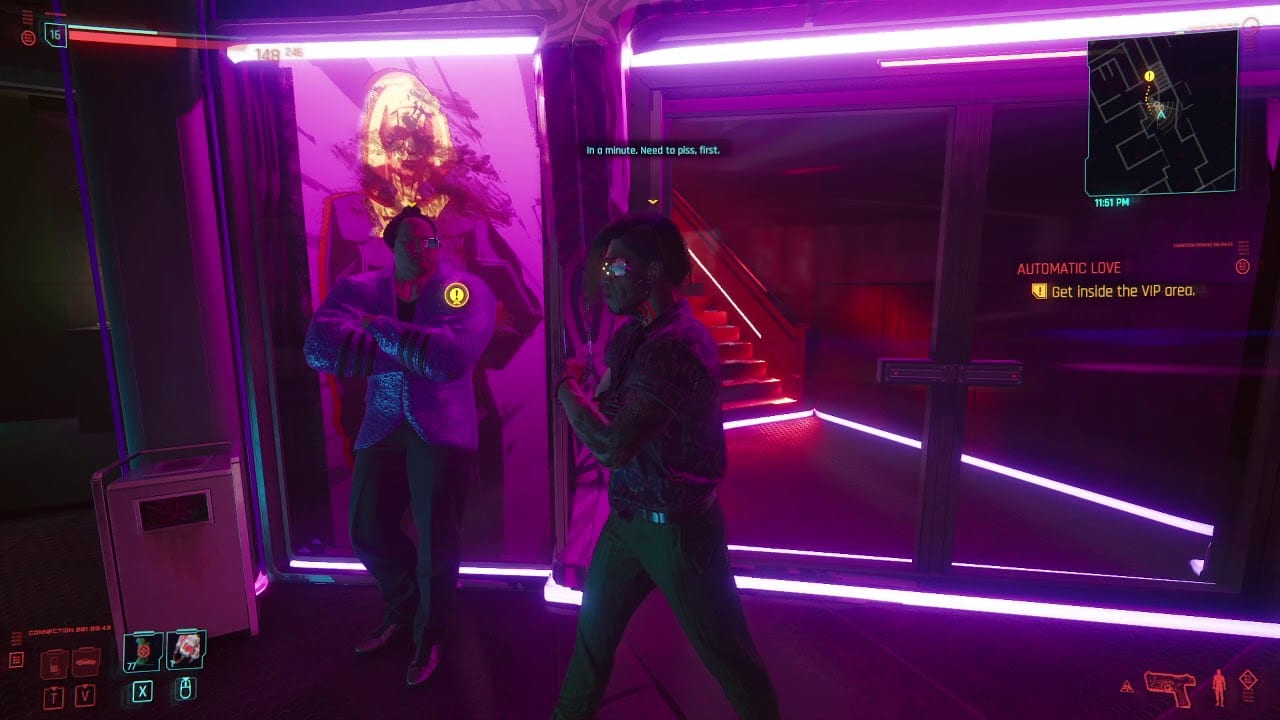Toggle the V key prompt slot
Screen dimensions: 1280x720
(x=84, y=696)
